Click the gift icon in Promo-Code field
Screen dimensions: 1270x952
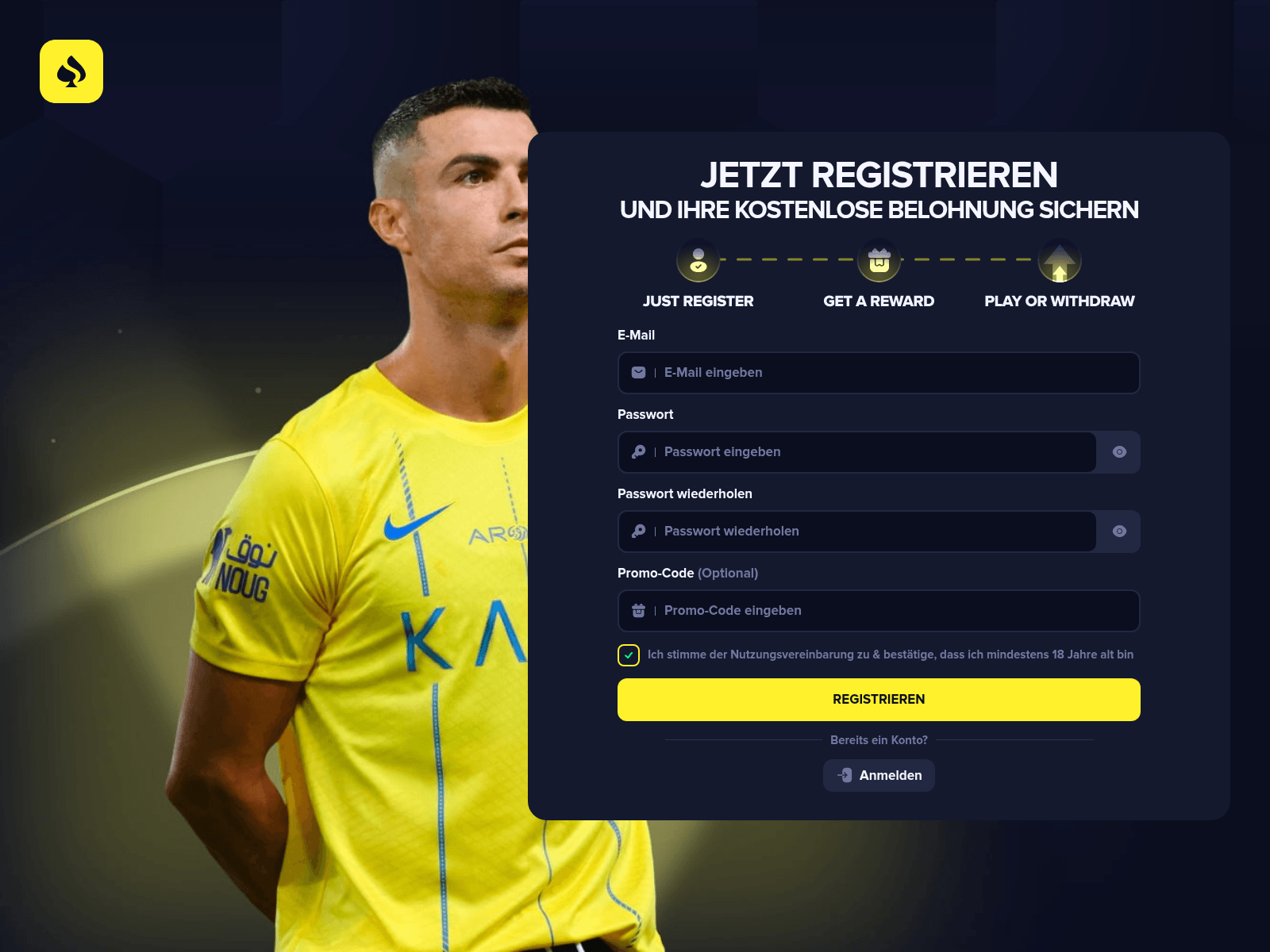[x=638, y=611]
